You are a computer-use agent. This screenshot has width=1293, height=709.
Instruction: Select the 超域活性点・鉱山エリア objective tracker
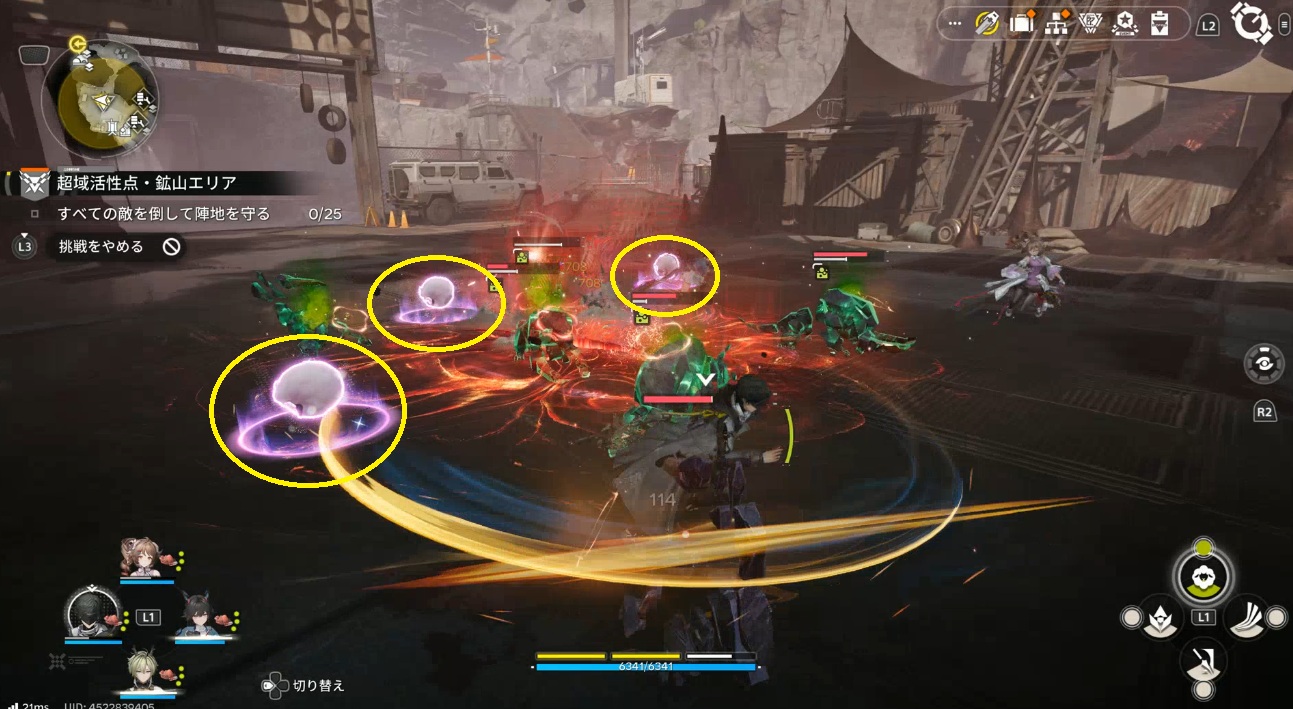click(146, 183)
